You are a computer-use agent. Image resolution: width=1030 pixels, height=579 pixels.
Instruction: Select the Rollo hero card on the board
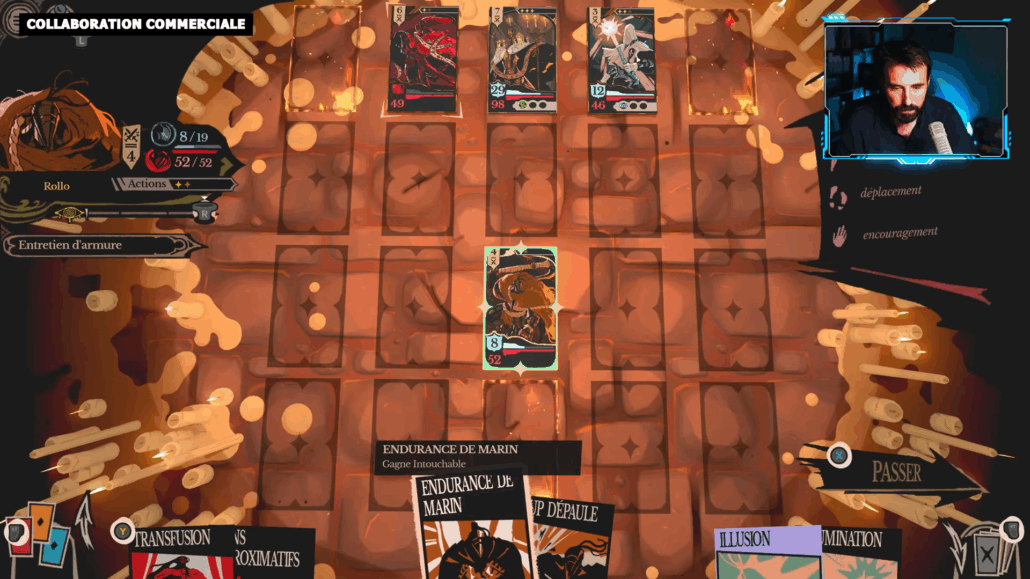520,307
